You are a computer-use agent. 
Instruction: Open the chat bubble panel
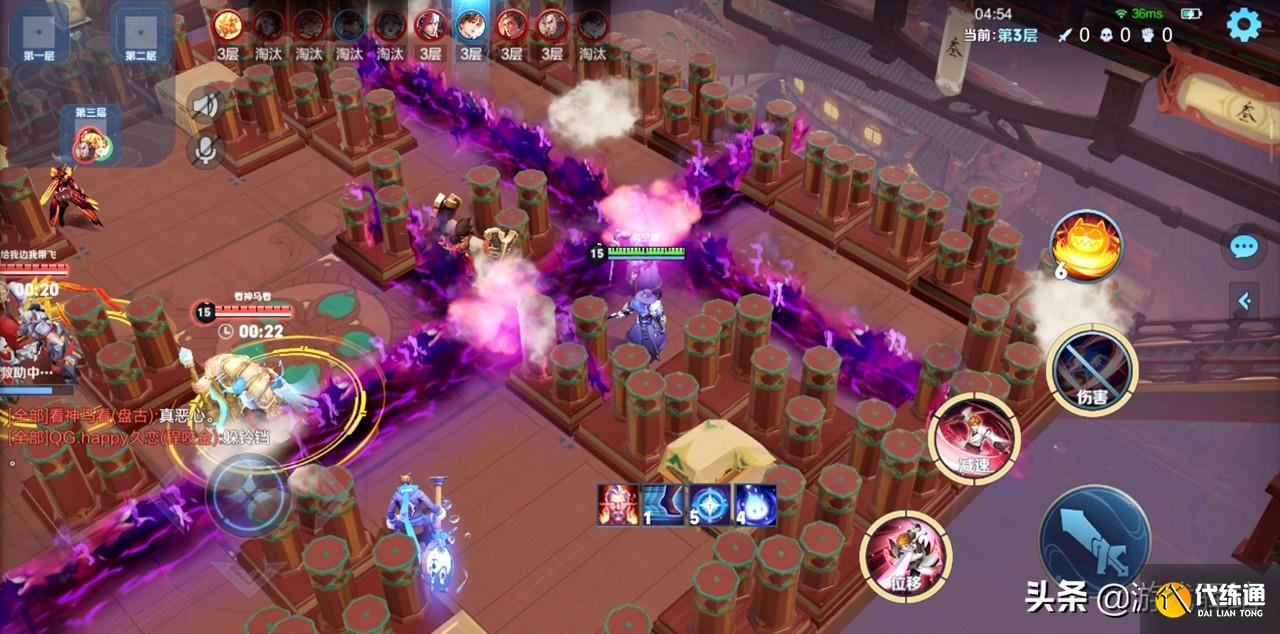click(1243, 246)
